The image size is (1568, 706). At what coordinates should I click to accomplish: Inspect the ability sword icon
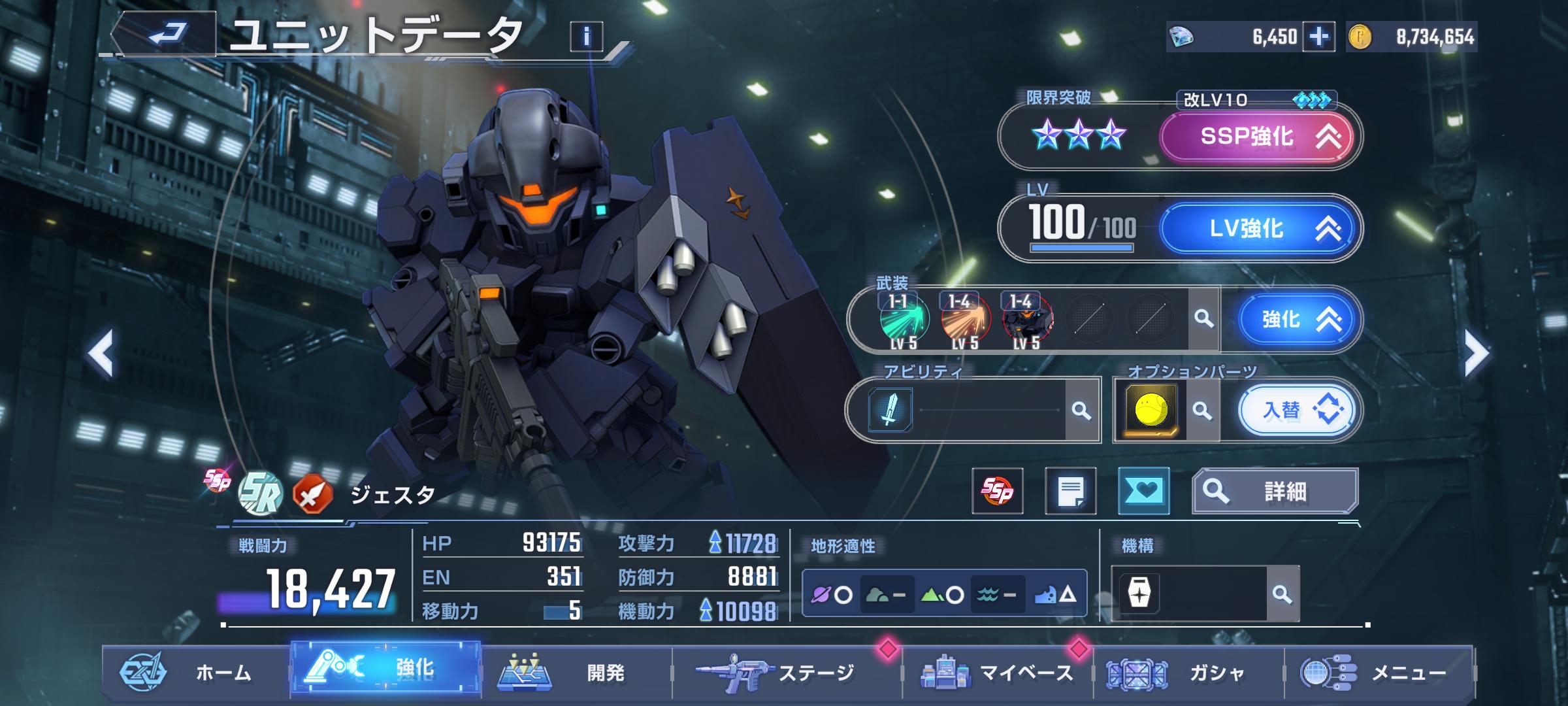pyautogui.click(x=890, y=411)
